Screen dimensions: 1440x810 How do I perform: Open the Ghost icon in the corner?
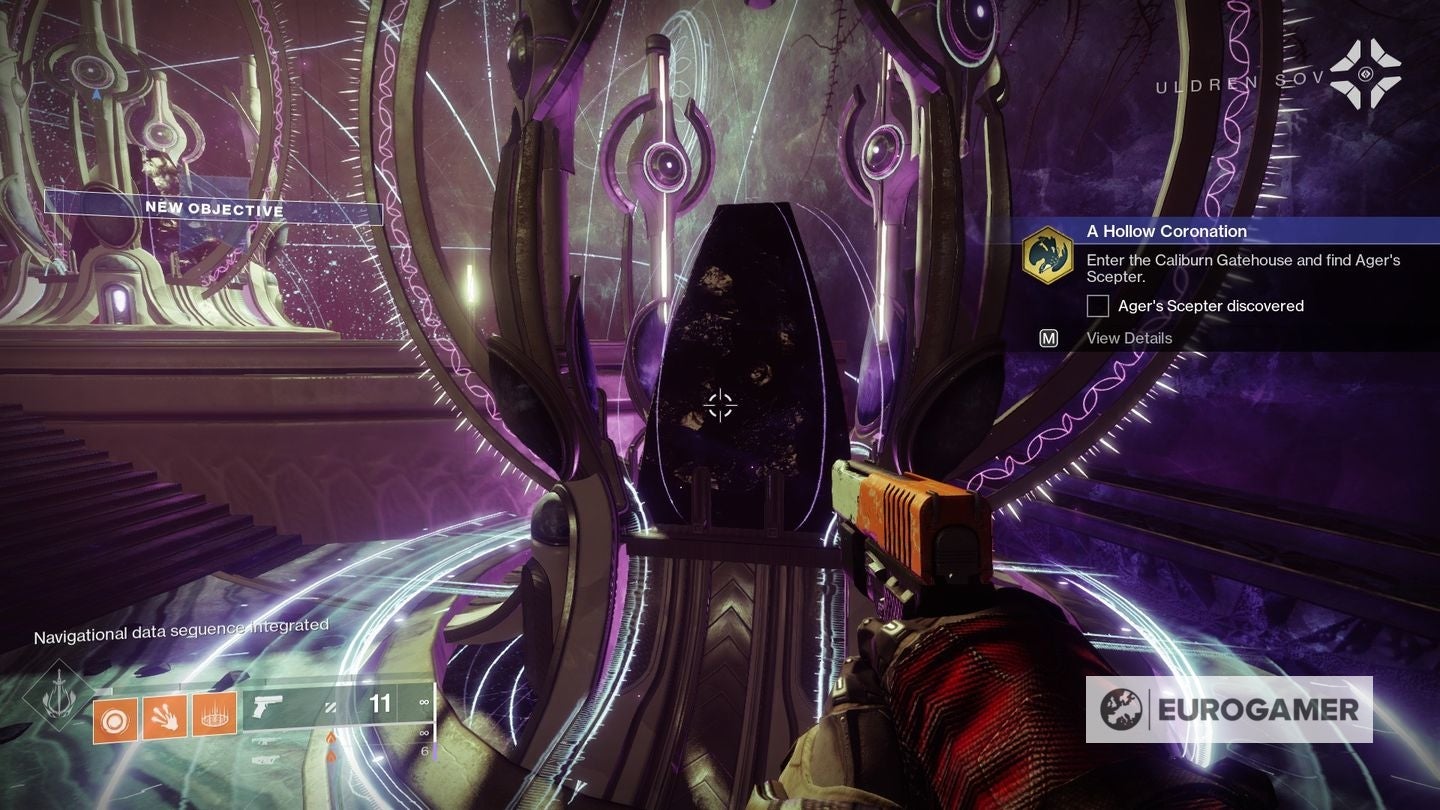click(x=1365, y=74)
